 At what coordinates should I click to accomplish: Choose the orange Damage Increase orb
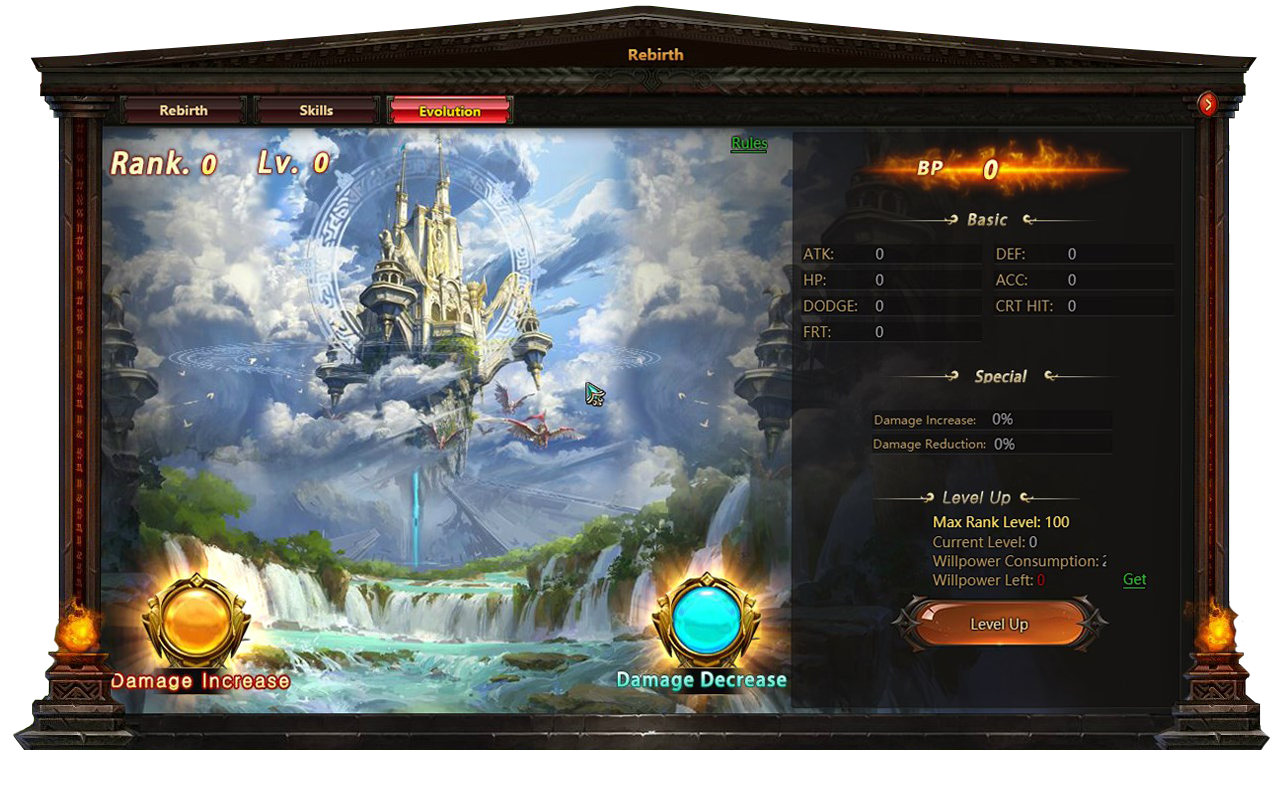point(194,624)
